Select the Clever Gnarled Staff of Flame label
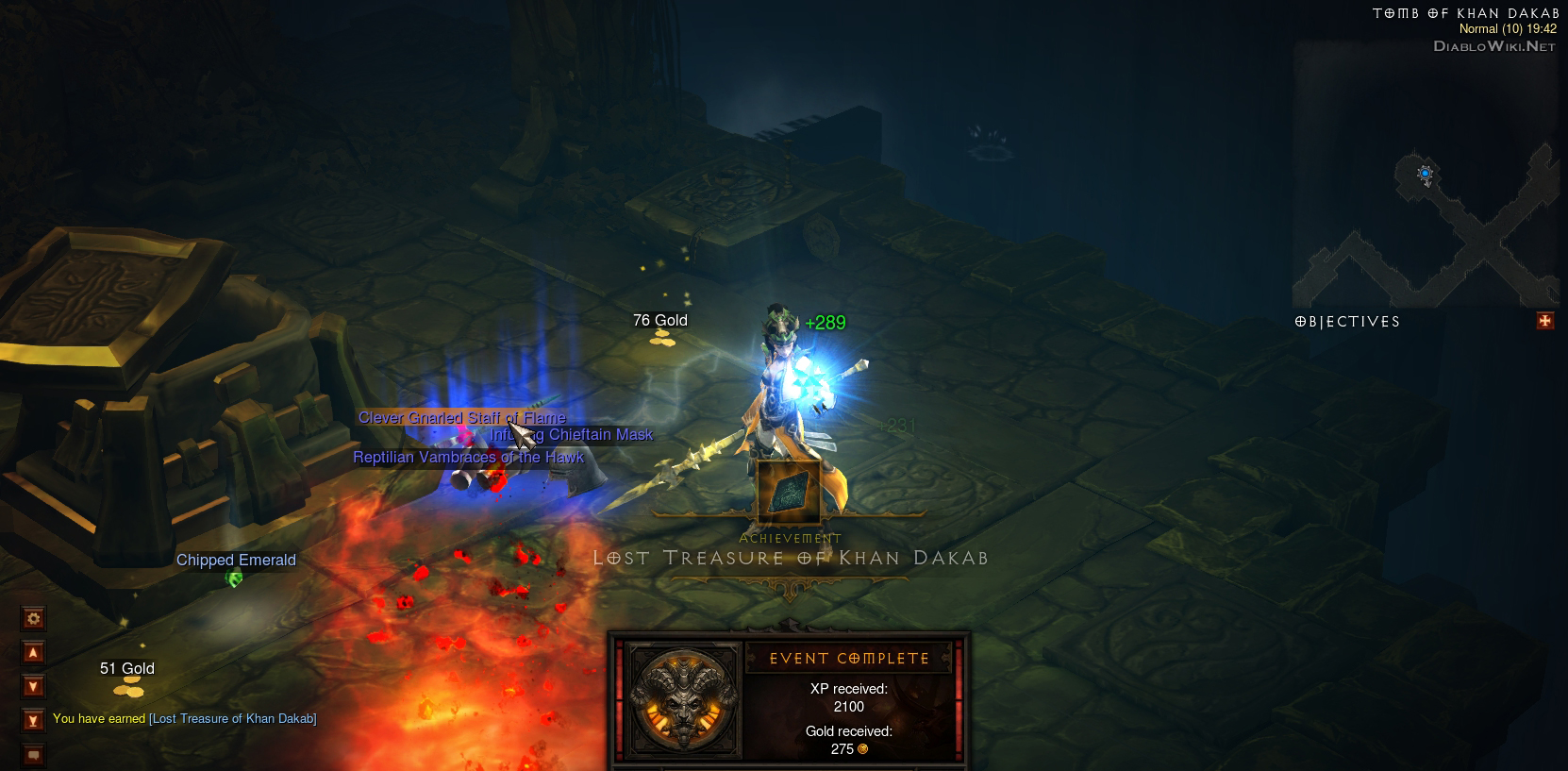Screen dimensions: 1568x771 coord(461,417)
